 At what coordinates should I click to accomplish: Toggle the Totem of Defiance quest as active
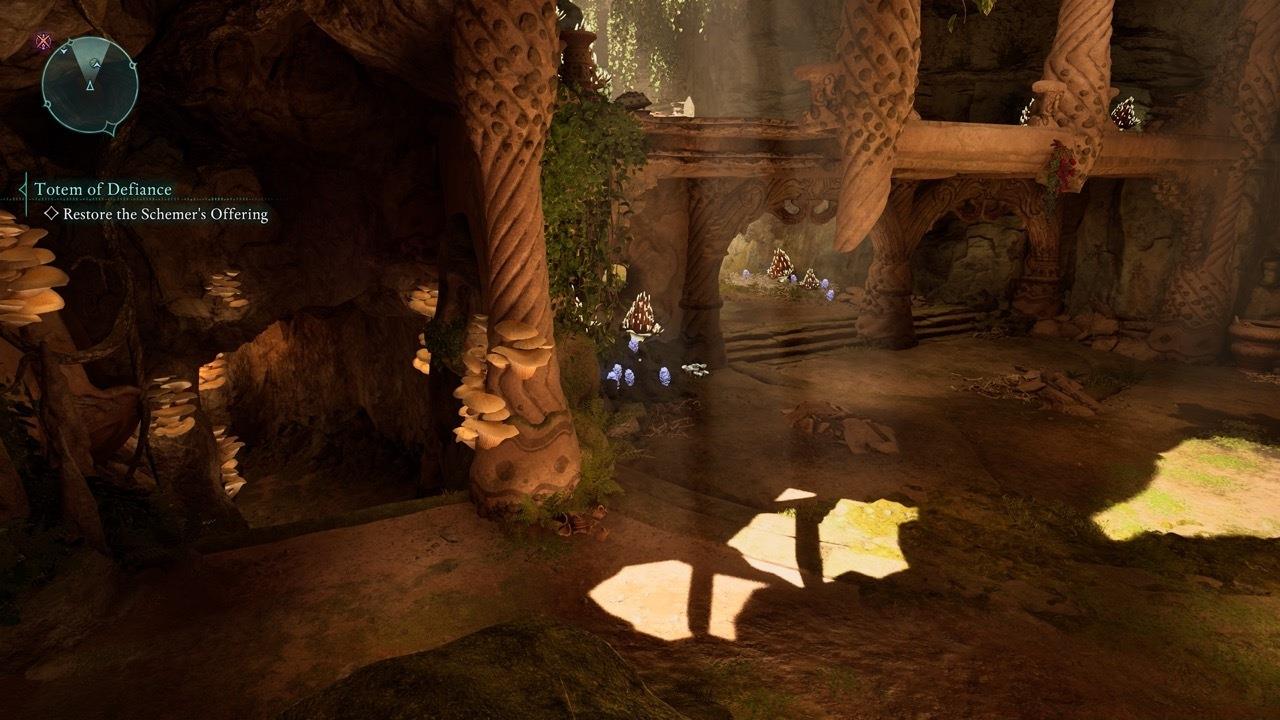pyautogui.click(x=100, y=188)
